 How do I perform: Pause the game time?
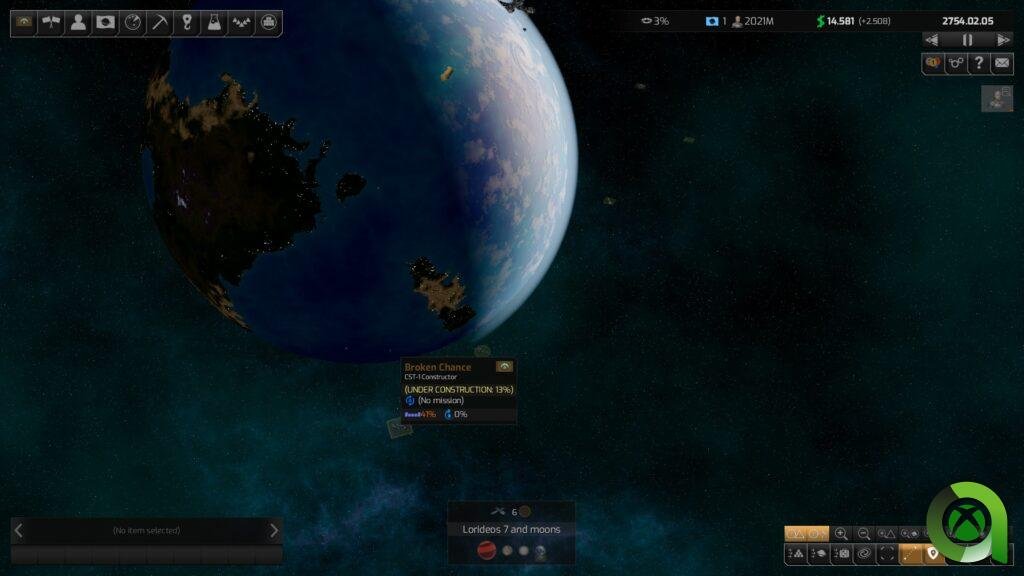click(x=967, y=40)
